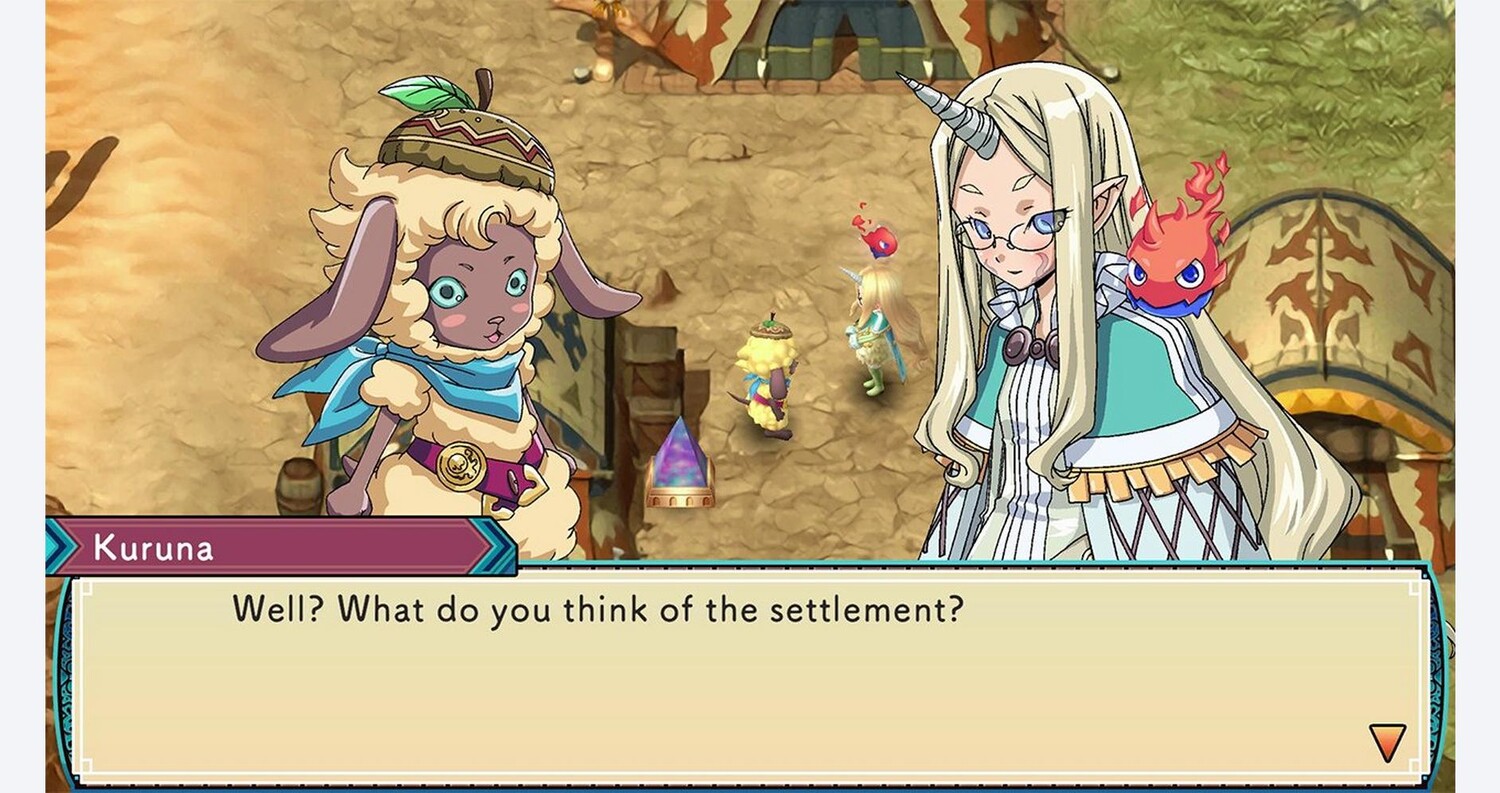Screen dimensions: 1500x793
Task: Advance dialogue with the orange arrow
Action: point(1387,742)
